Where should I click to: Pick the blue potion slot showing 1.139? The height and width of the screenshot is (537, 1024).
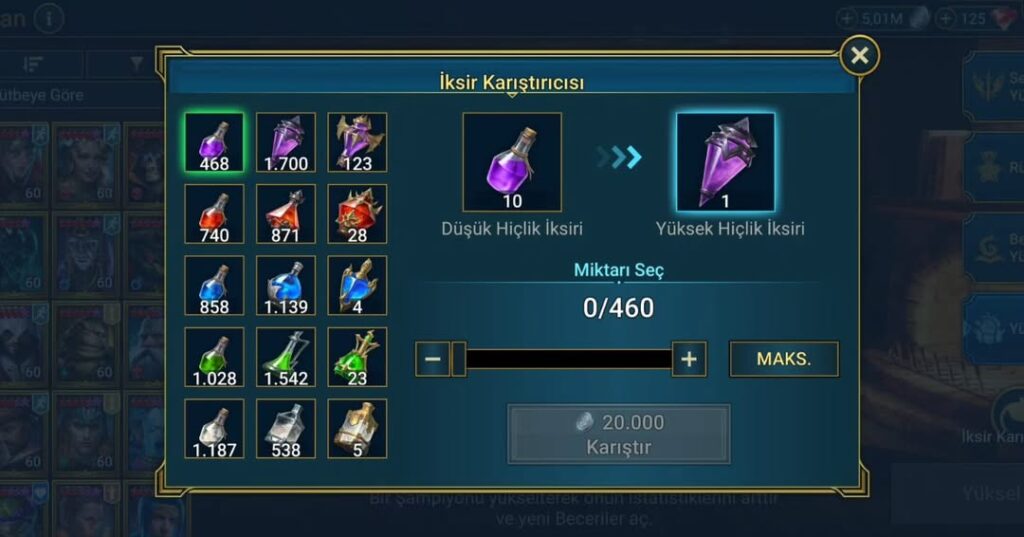click(286, 286)
